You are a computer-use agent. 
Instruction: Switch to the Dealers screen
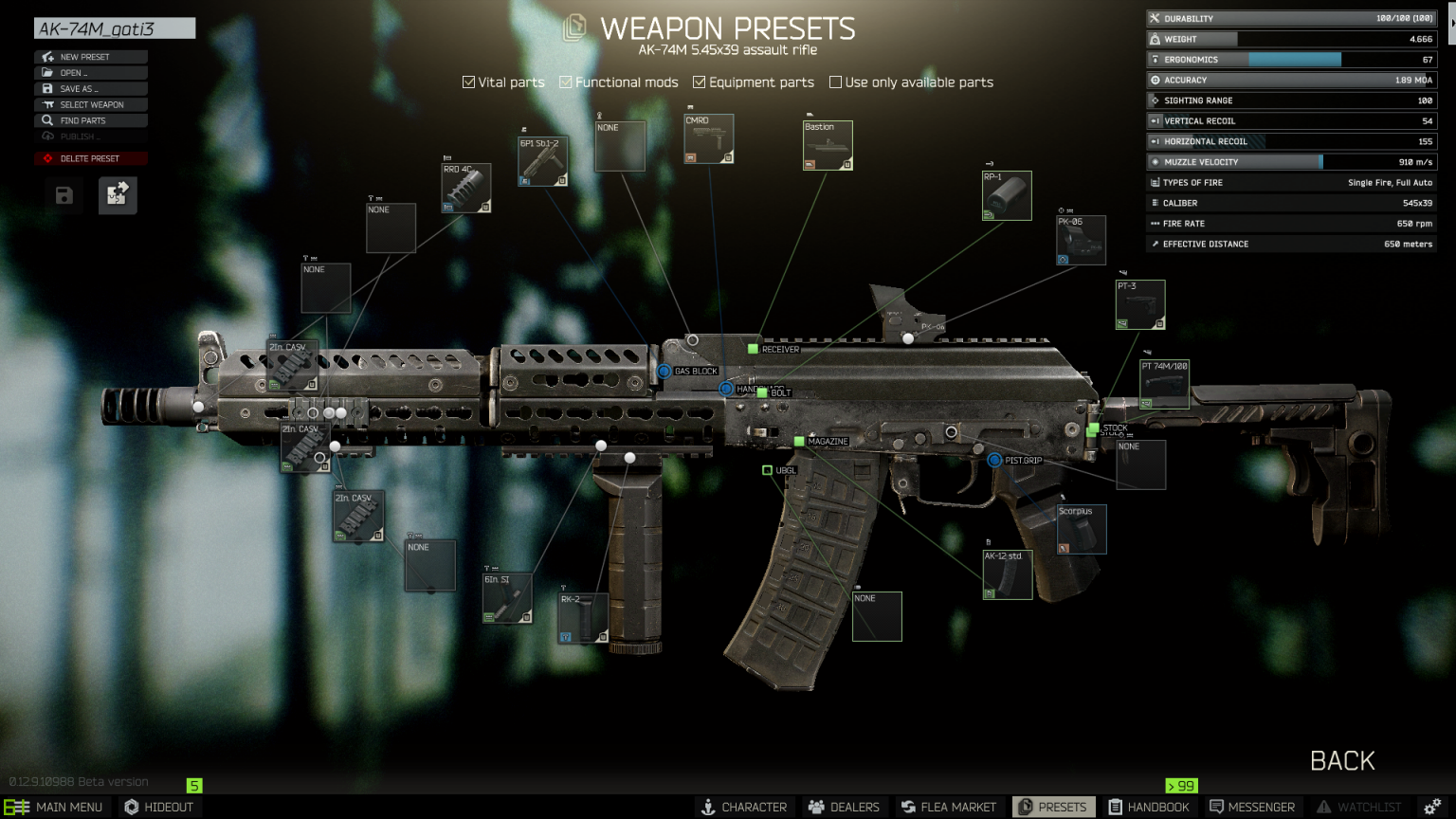point(844,807)
